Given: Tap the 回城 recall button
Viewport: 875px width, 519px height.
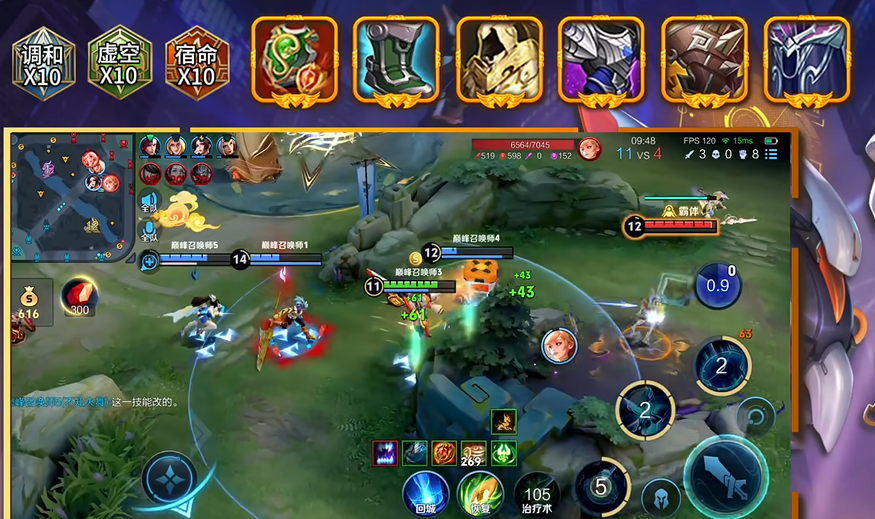Looking at the screenshot, I should (426, 492).
